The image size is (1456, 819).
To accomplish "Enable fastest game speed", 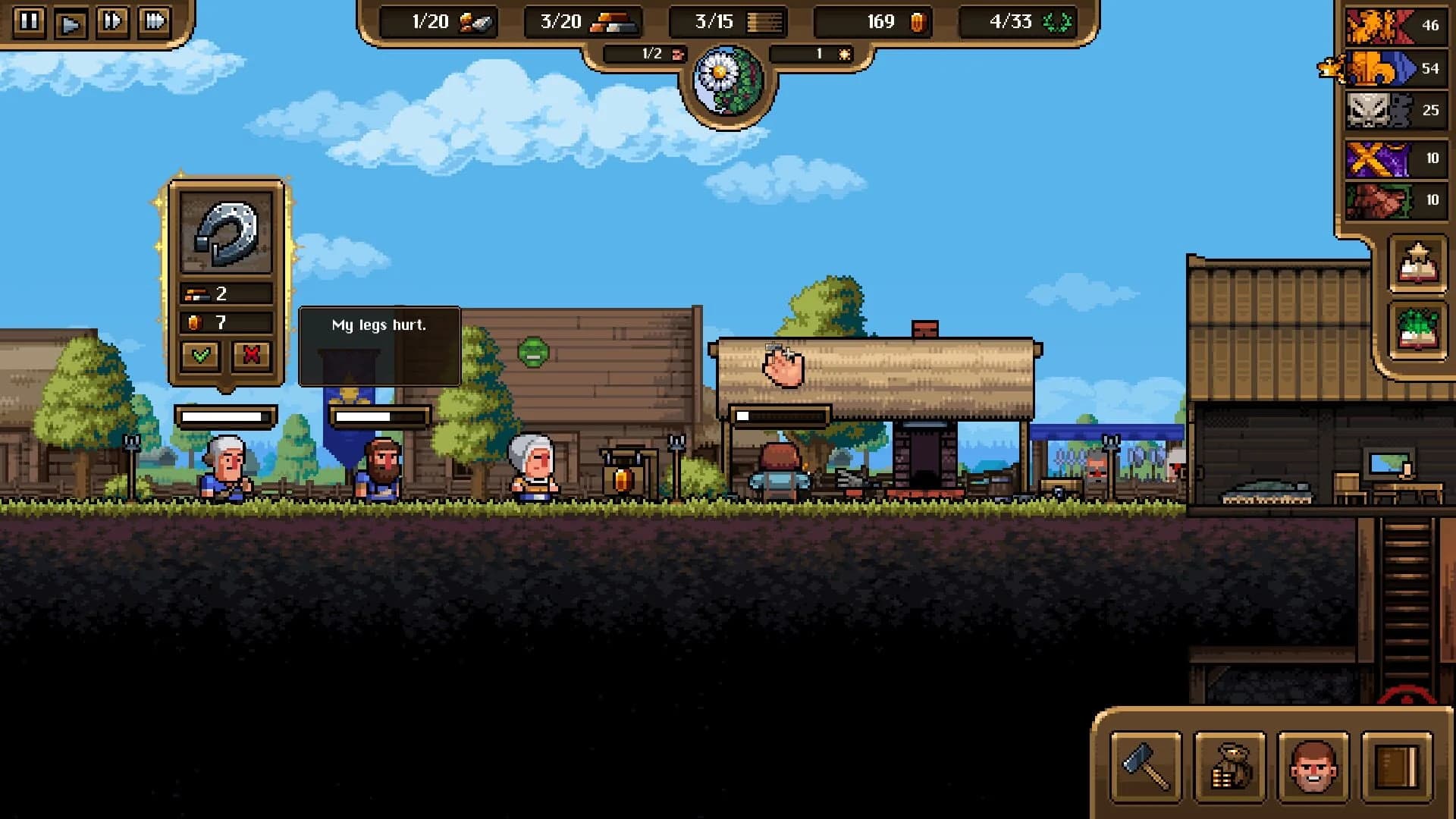I will tap(155, 22).
